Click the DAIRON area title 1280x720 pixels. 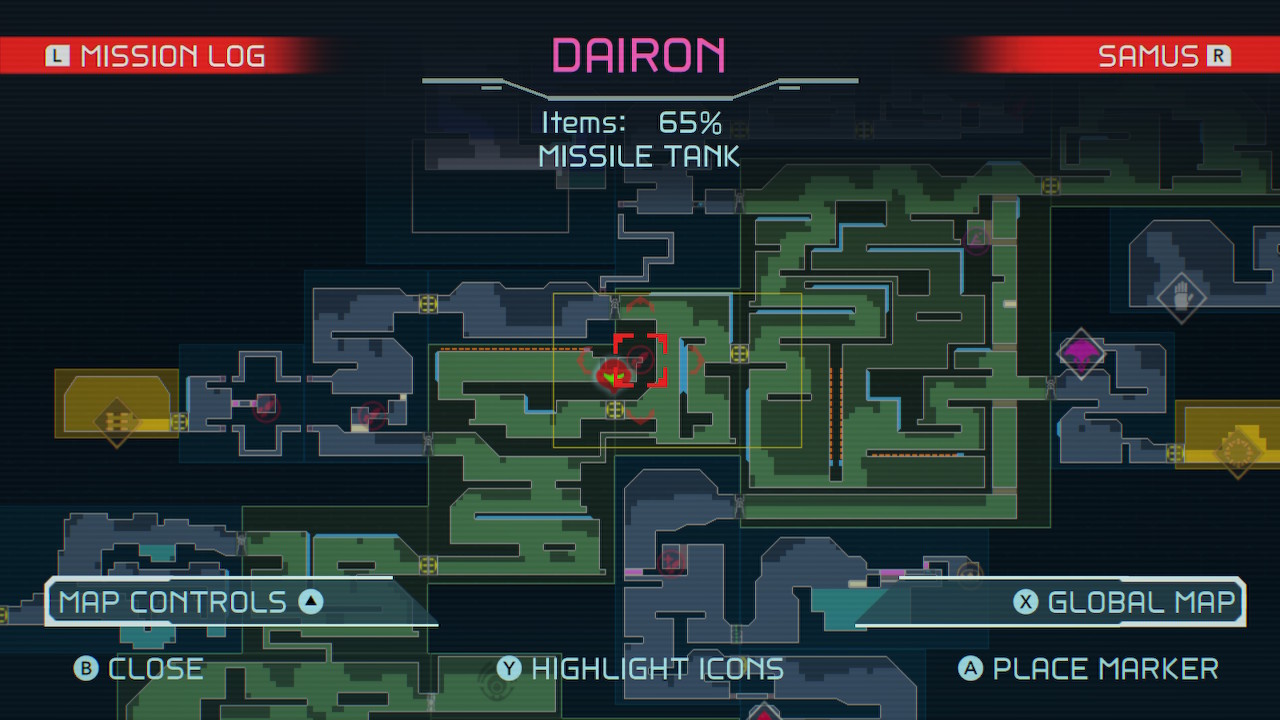click(x=639, y=55)
